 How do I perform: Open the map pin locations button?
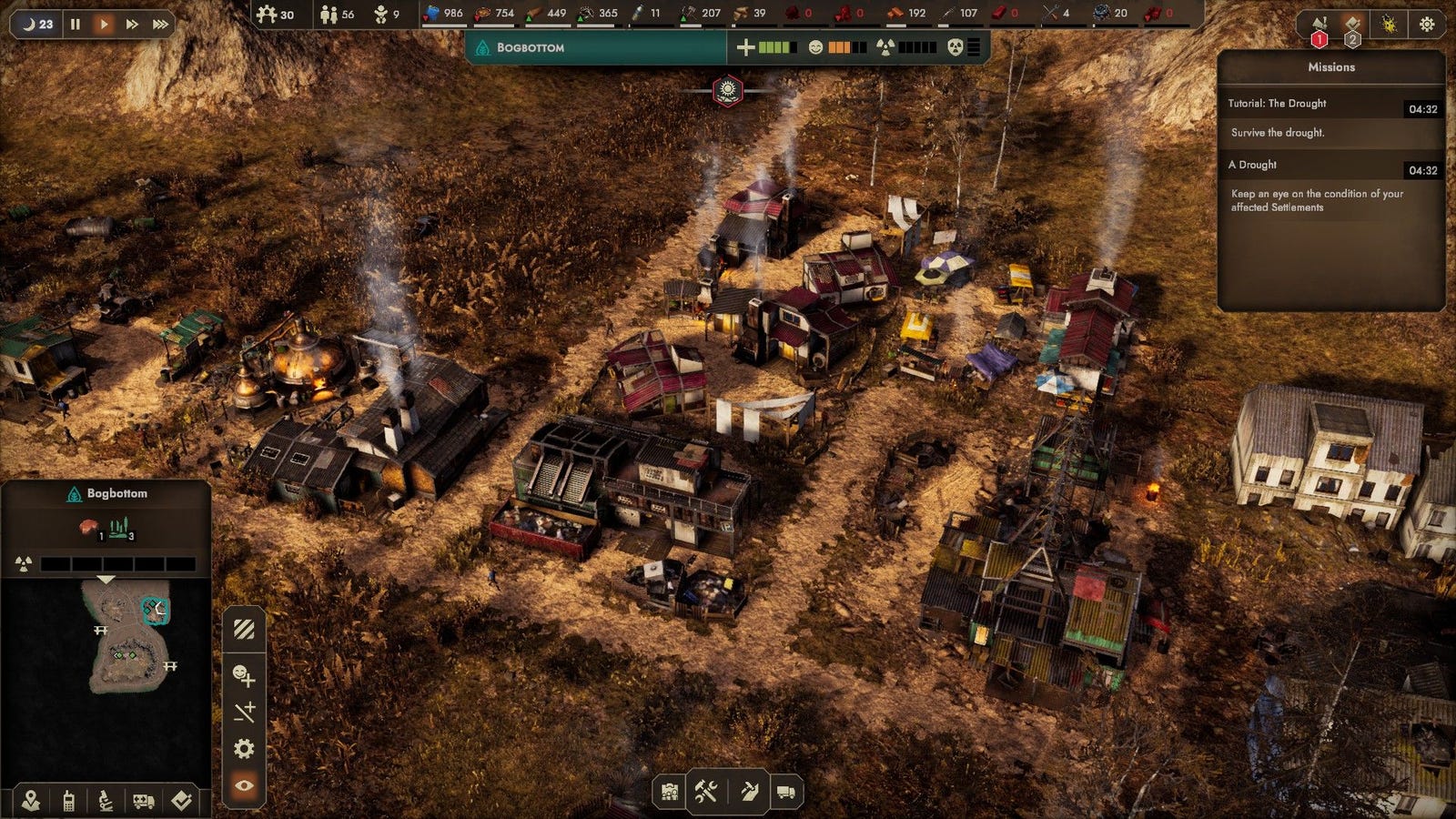coord(31,800)
